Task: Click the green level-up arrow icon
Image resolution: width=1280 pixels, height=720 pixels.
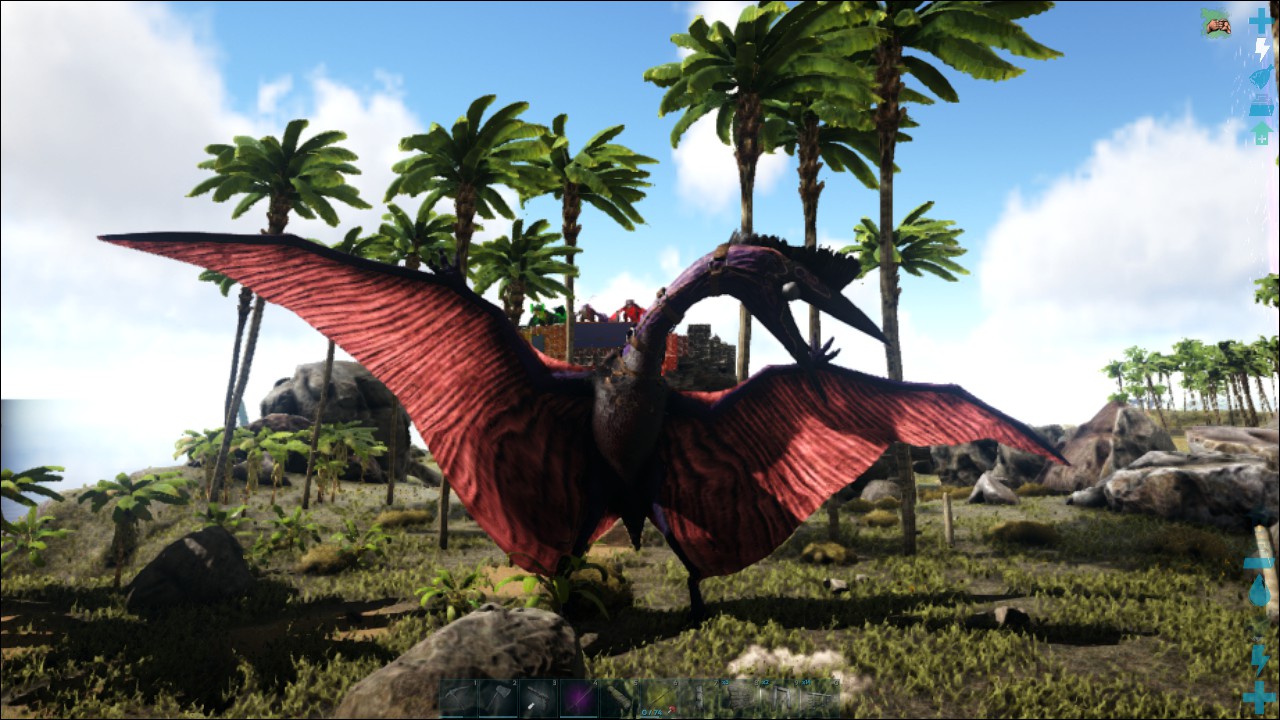Action: click(x=1261, y=133)
